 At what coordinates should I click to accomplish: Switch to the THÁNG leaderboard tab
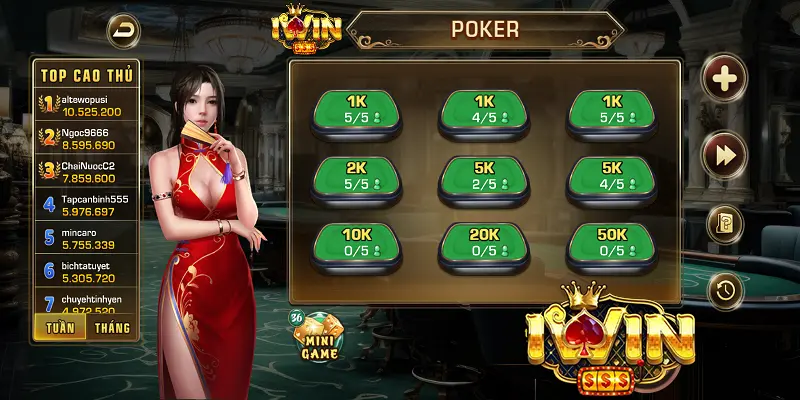(112, 327)
